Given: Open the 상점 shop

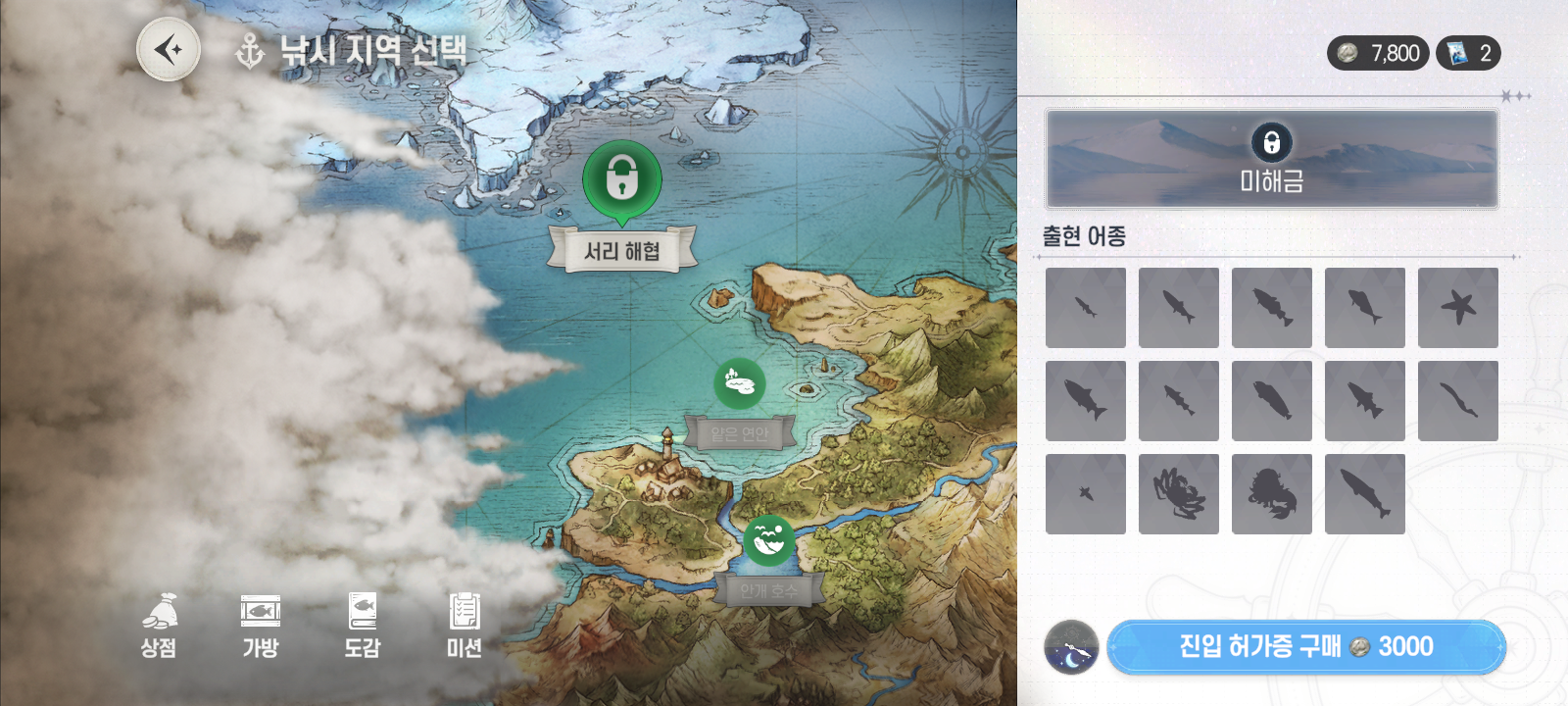Looking at the screenshot, I should click(159, 625).
